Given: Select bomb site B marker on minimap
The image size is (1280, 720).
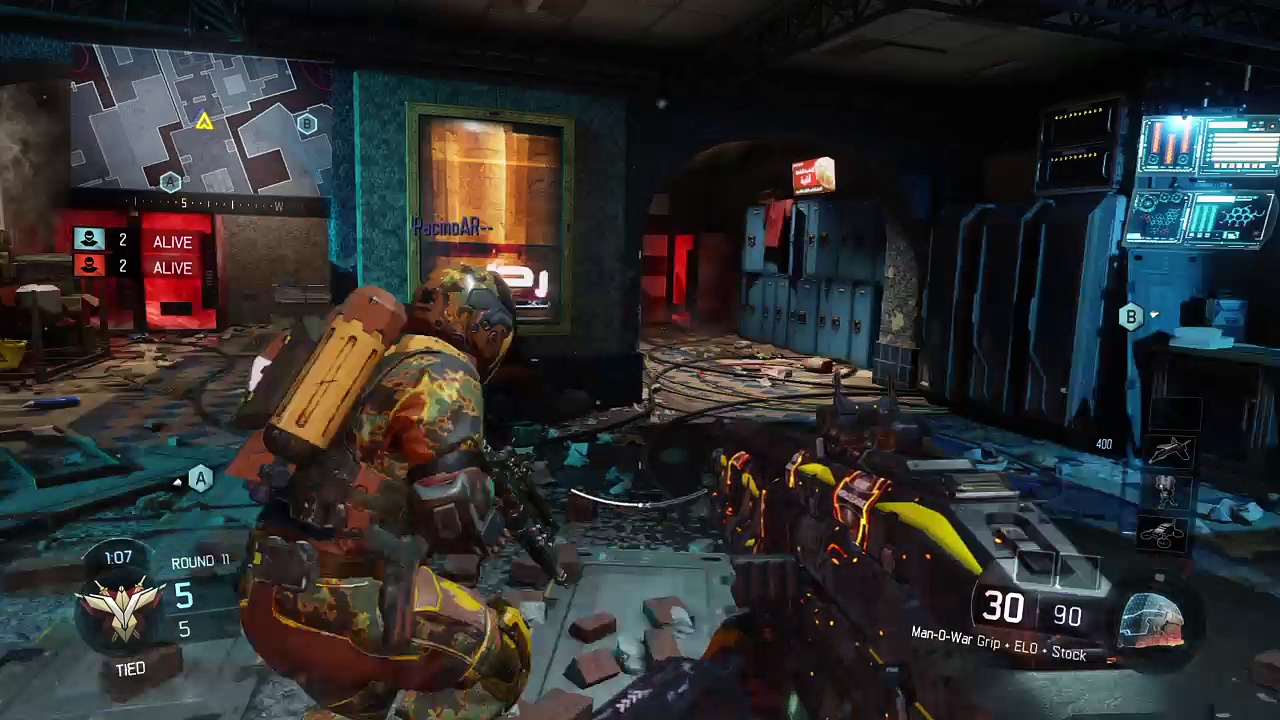Looking at the screenshot, I should pyautogui.click(x=307, y=124).
